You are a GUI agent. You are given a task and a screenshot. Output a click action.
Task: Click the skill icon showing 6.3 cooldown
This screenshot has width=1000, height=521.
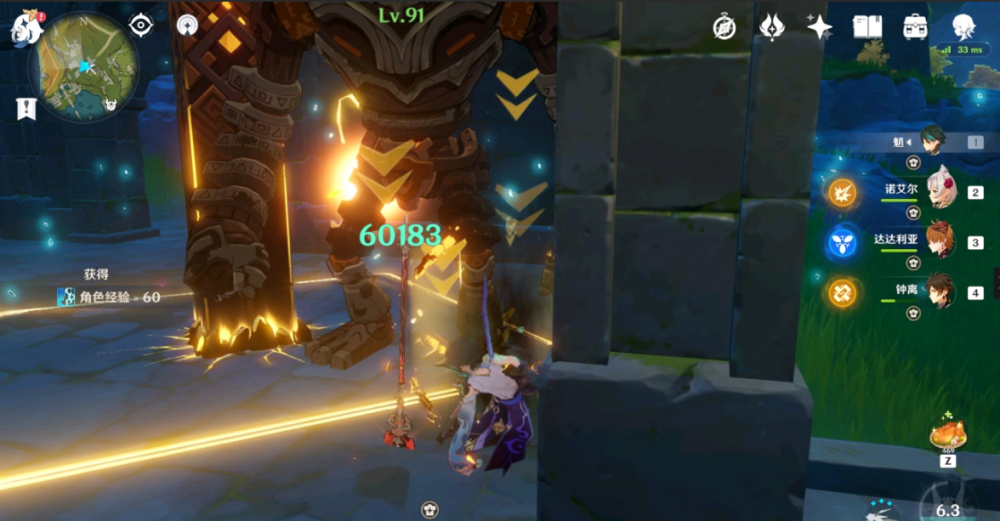[x=947, y=505]
